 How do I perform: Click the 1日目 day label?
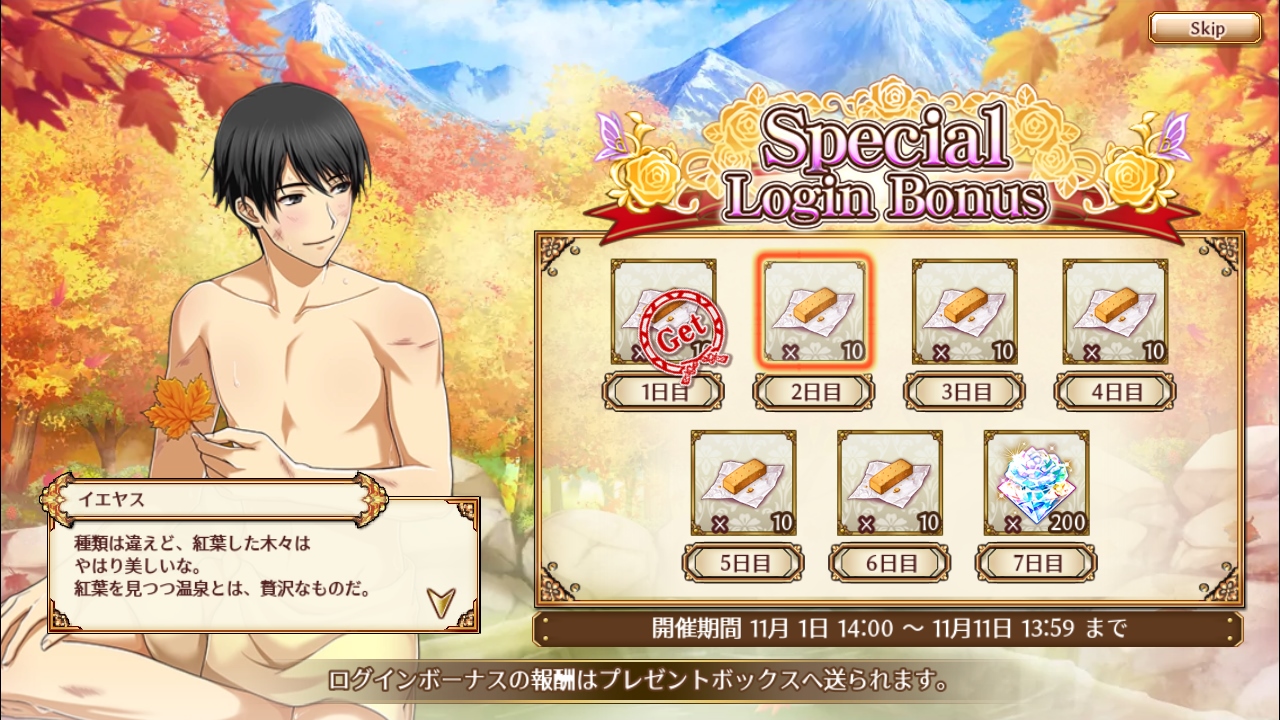(x=663, y=392)
